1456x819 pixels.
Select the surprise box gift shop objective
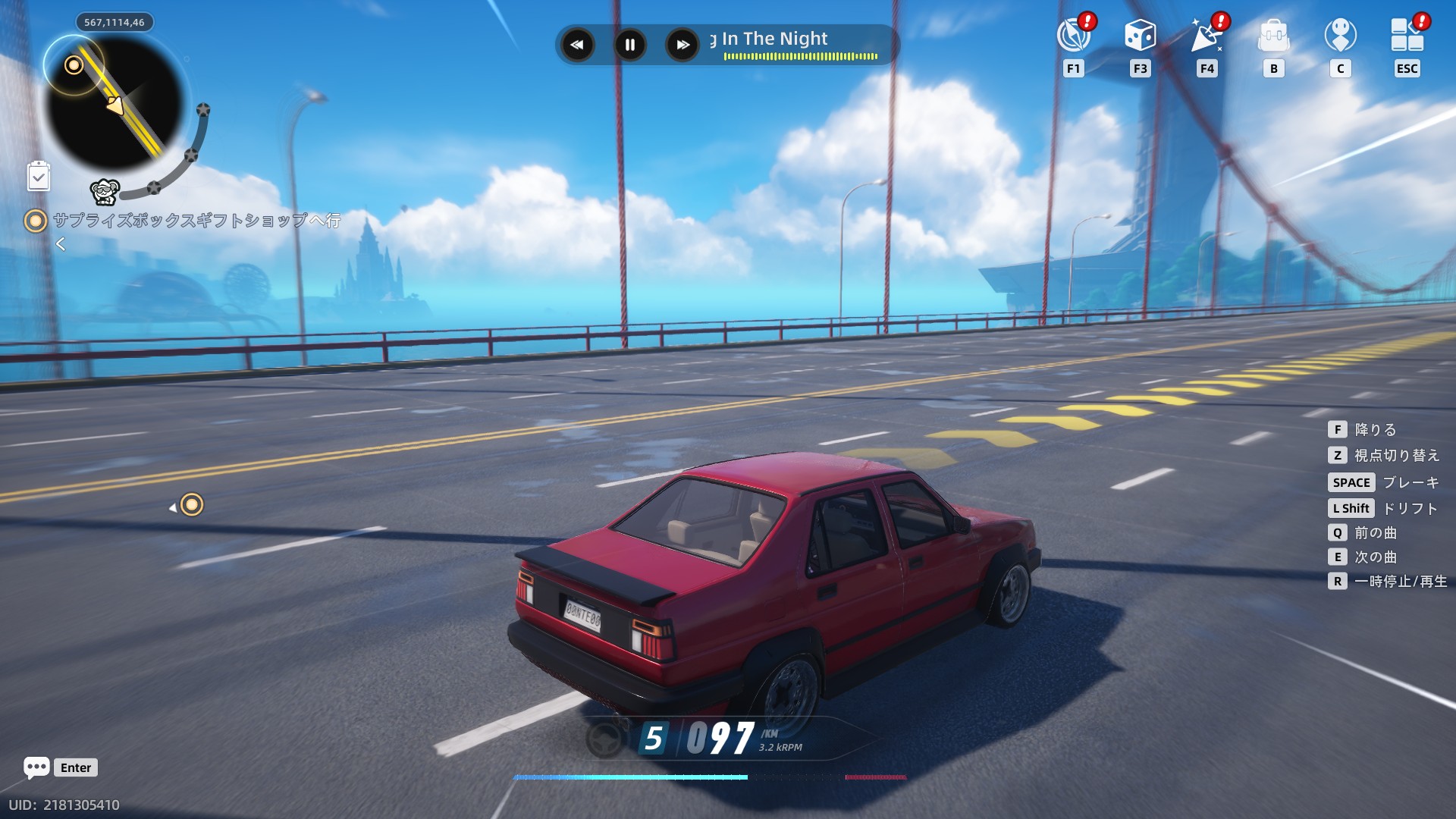point(196,221)
